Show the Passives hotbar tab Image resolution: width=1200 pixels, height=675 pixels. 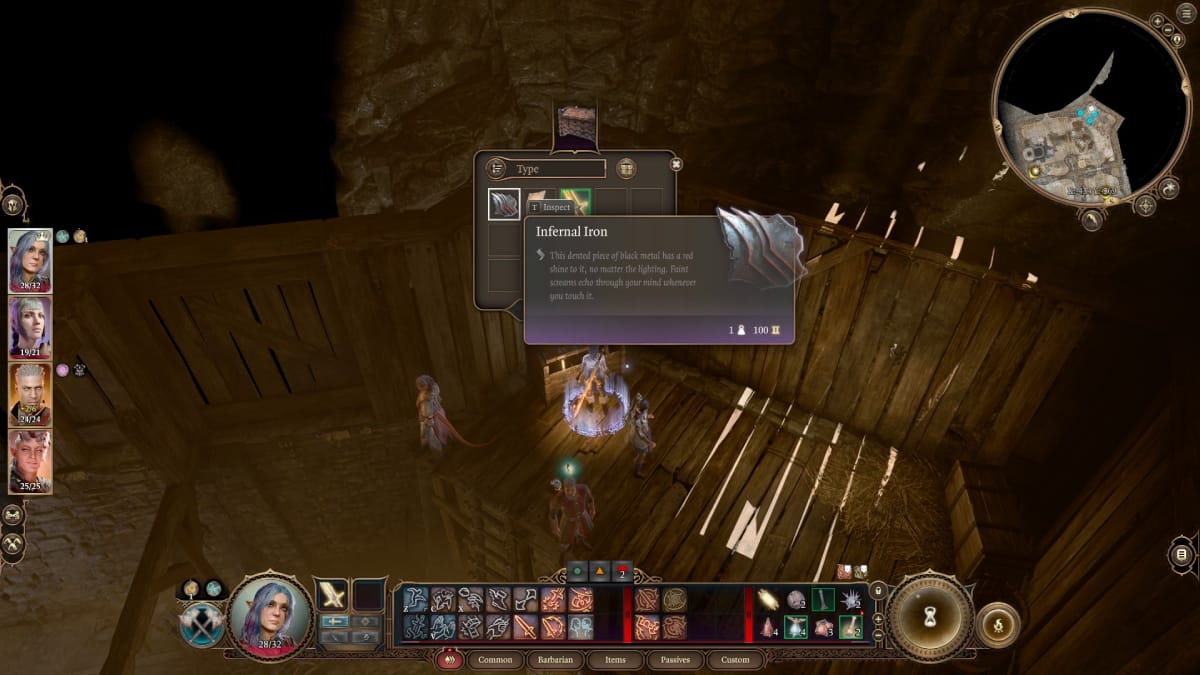(x=675, y=660)
